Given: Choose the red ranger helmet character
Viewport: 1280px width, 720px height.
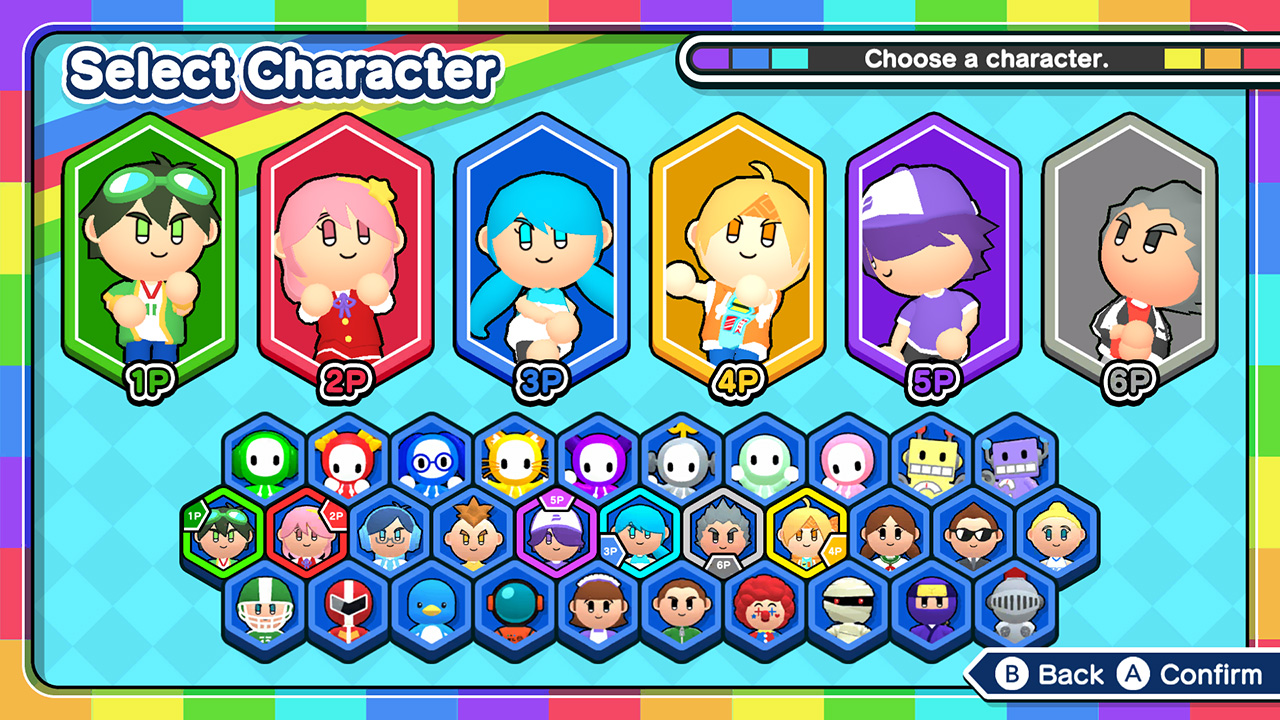Looking at the screenshot, I should 348,607.
